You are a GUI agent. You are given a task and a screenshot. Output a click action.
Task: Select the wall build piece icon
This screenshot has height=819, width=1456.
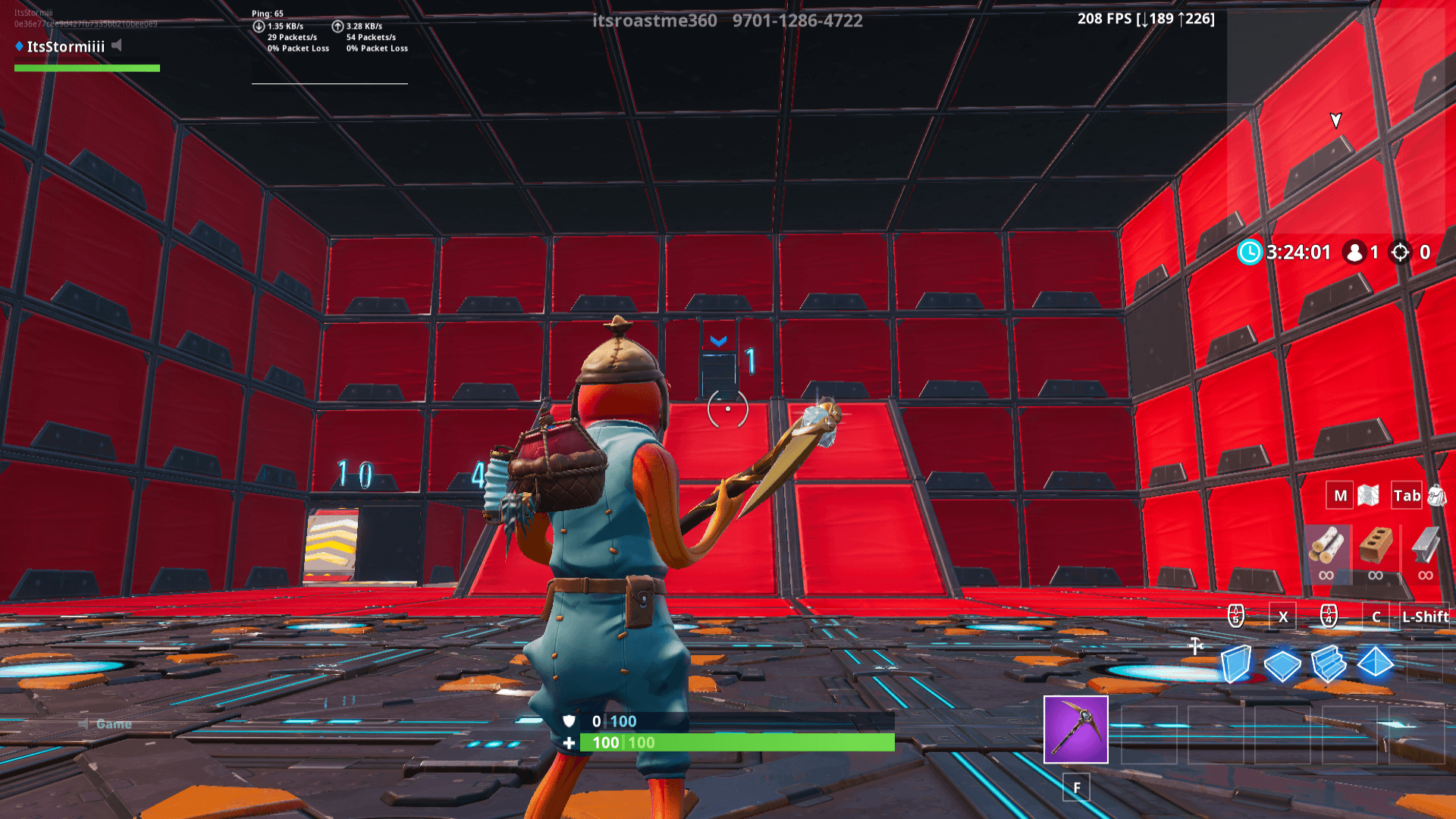click(1236, 664)
